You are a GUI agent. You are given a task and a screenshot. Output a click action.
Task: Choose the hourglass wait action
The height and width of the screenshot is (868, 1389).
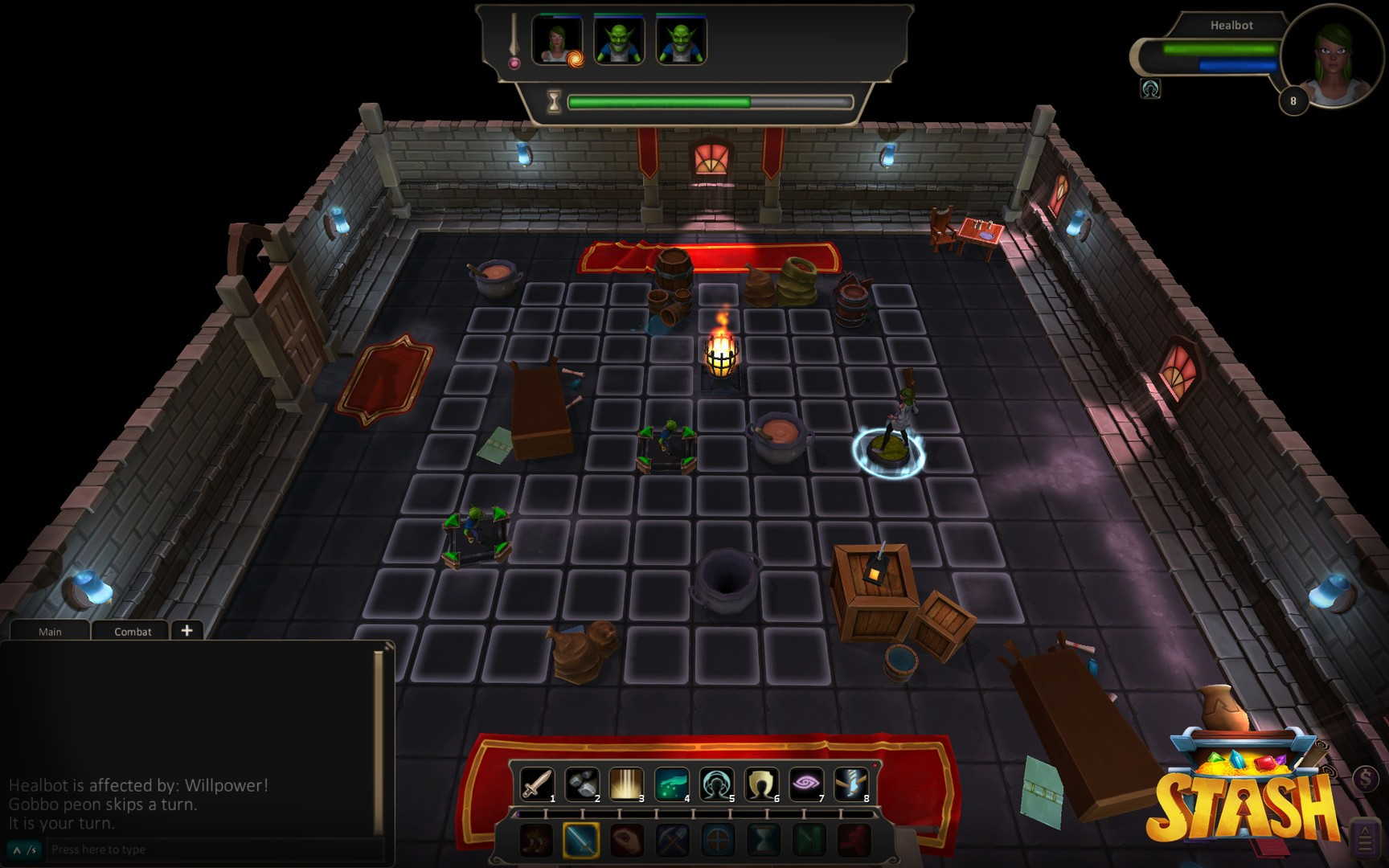click(763, 841)
